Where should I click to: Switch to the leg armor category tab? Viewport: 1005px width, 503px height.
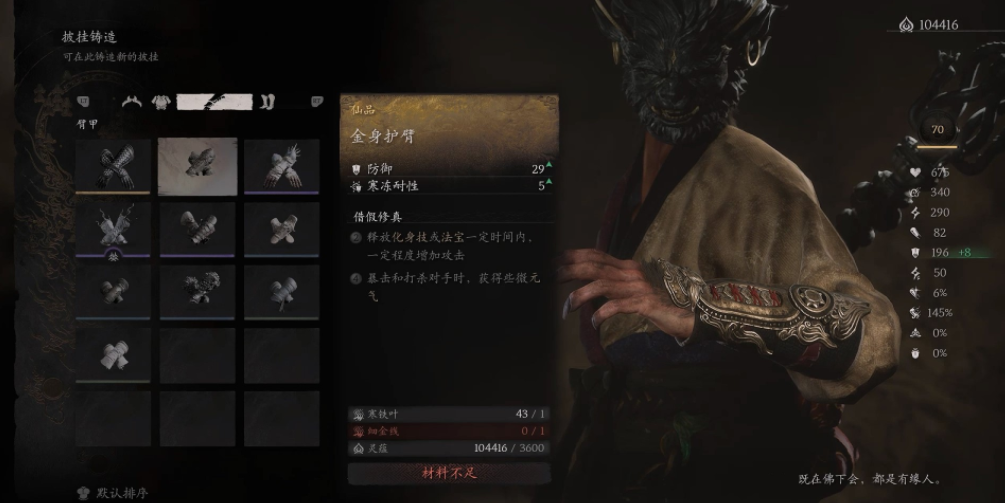pos(267,101)
